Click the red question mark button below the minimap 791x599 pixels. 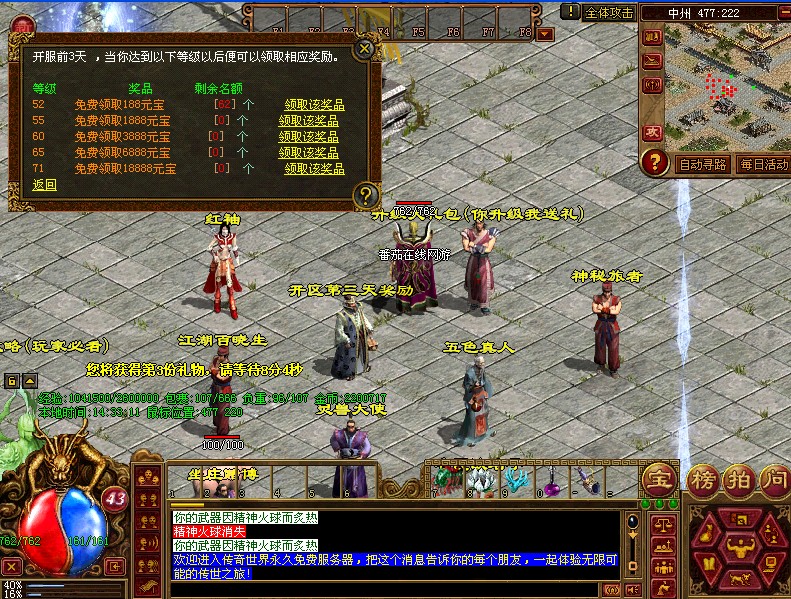[655, 161]
